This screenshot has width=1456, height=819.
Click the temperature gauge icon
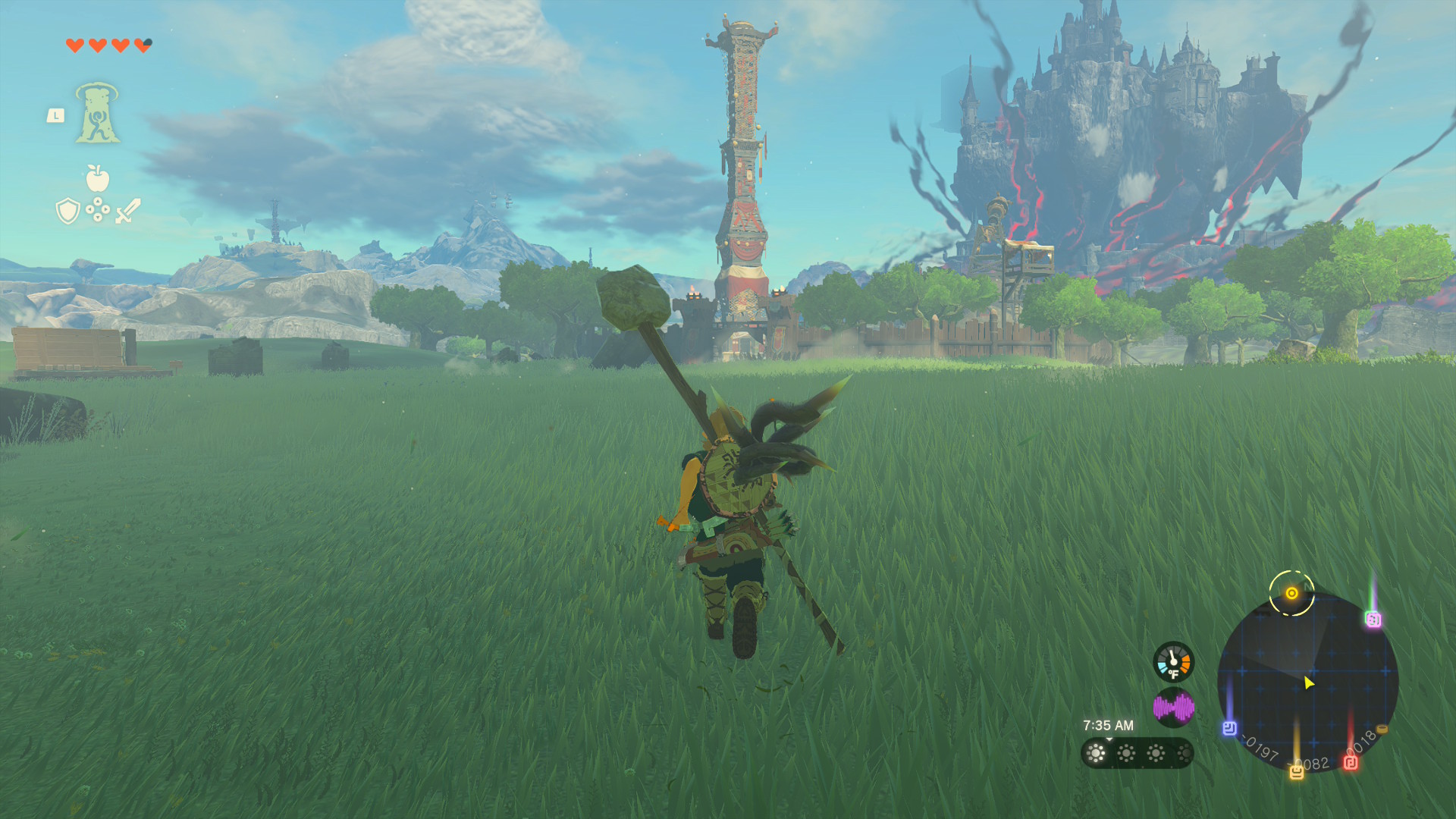1173,662
